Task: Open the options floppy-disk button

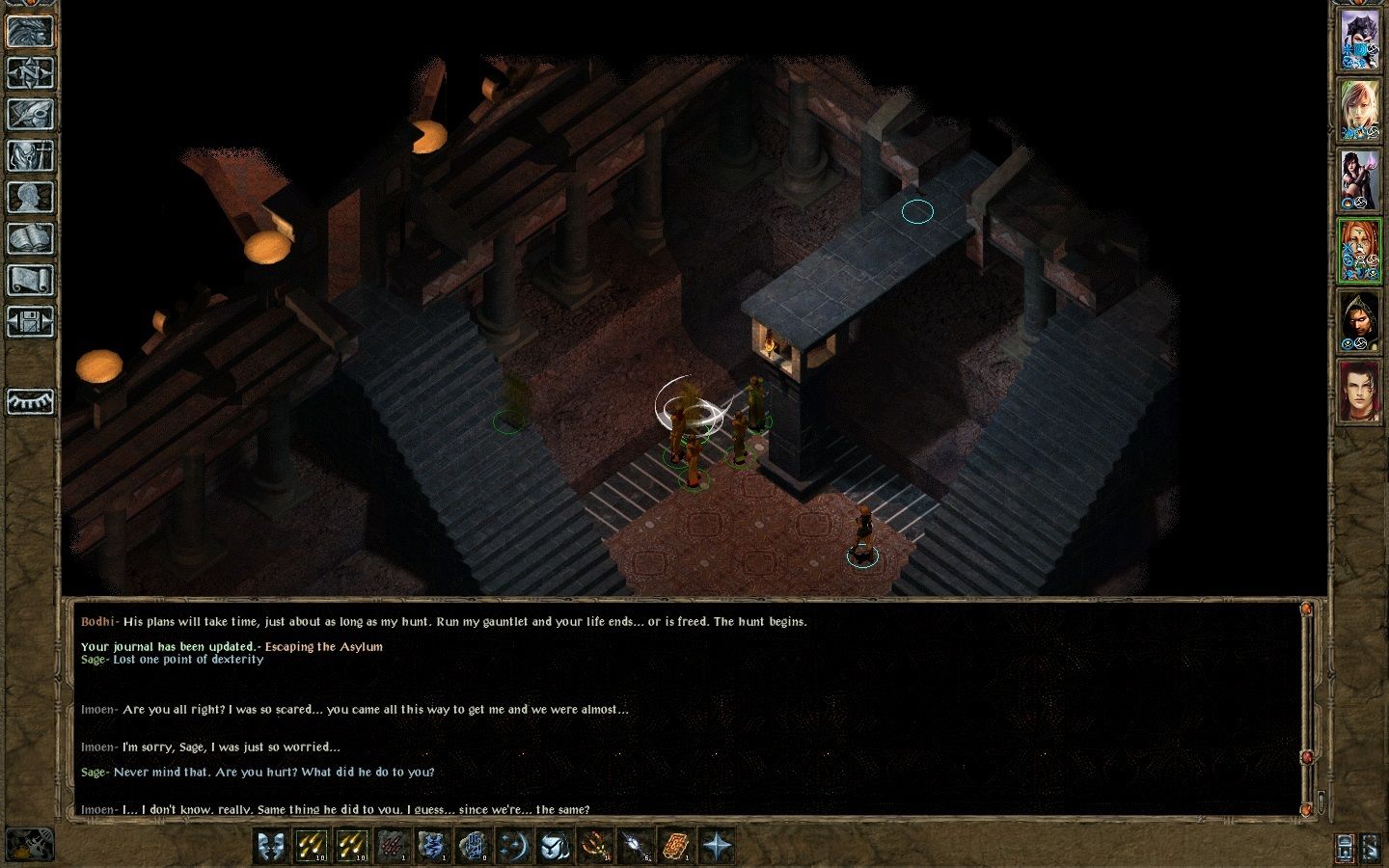Action: click(x=30, y=321)
